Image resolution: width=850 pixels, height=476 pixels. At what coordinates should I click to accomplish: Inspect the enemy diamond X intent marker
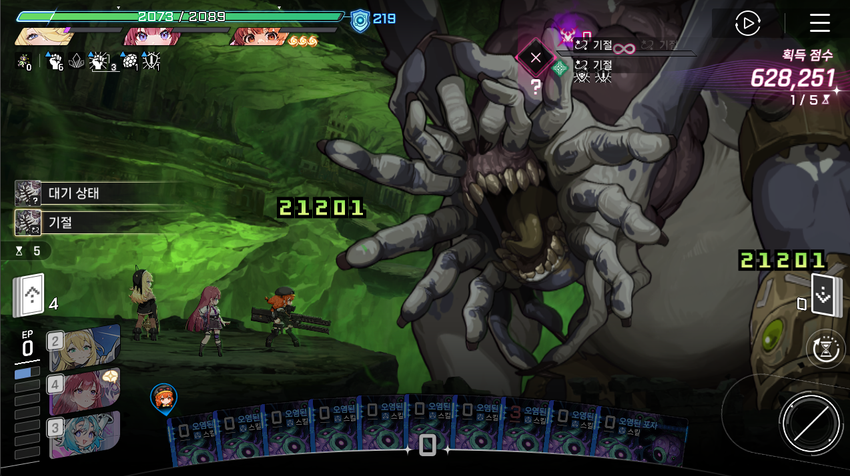535,58
